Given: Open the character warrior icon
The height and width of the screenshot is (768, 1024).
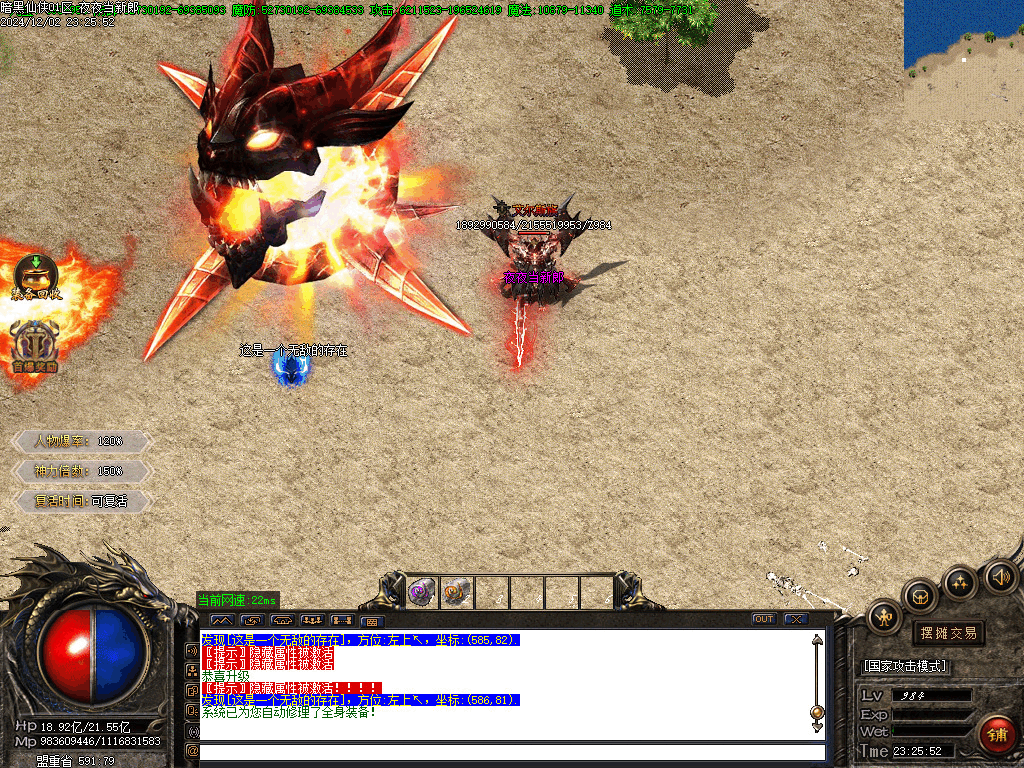Looking at the screenshot, I should 885,617.
